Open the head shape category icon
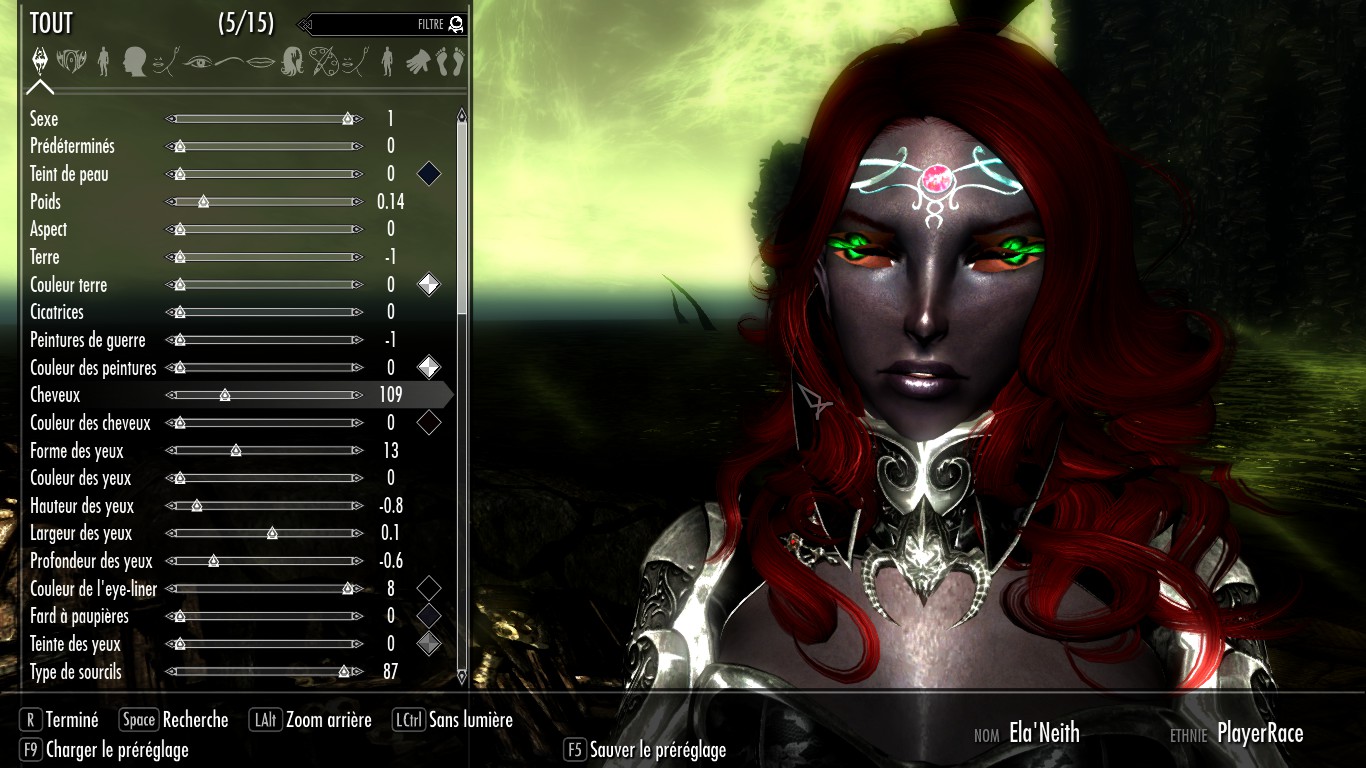 click(x=134, y=62)
